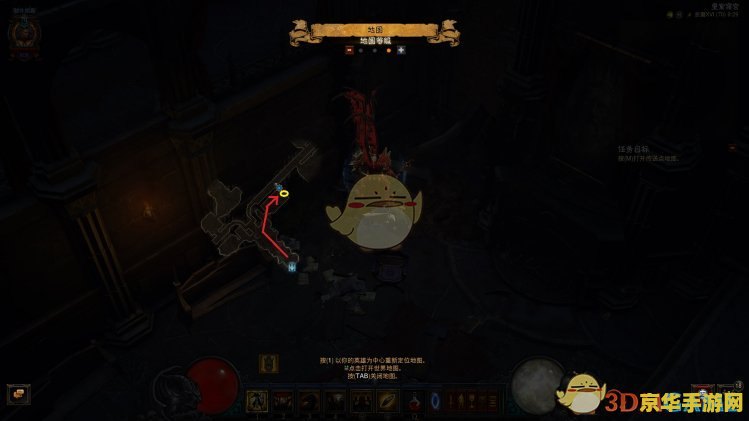This screenshot has height=421, width=749.
Task: Click the blue waypoint marker on the map
Action: [x=292, y=267]
